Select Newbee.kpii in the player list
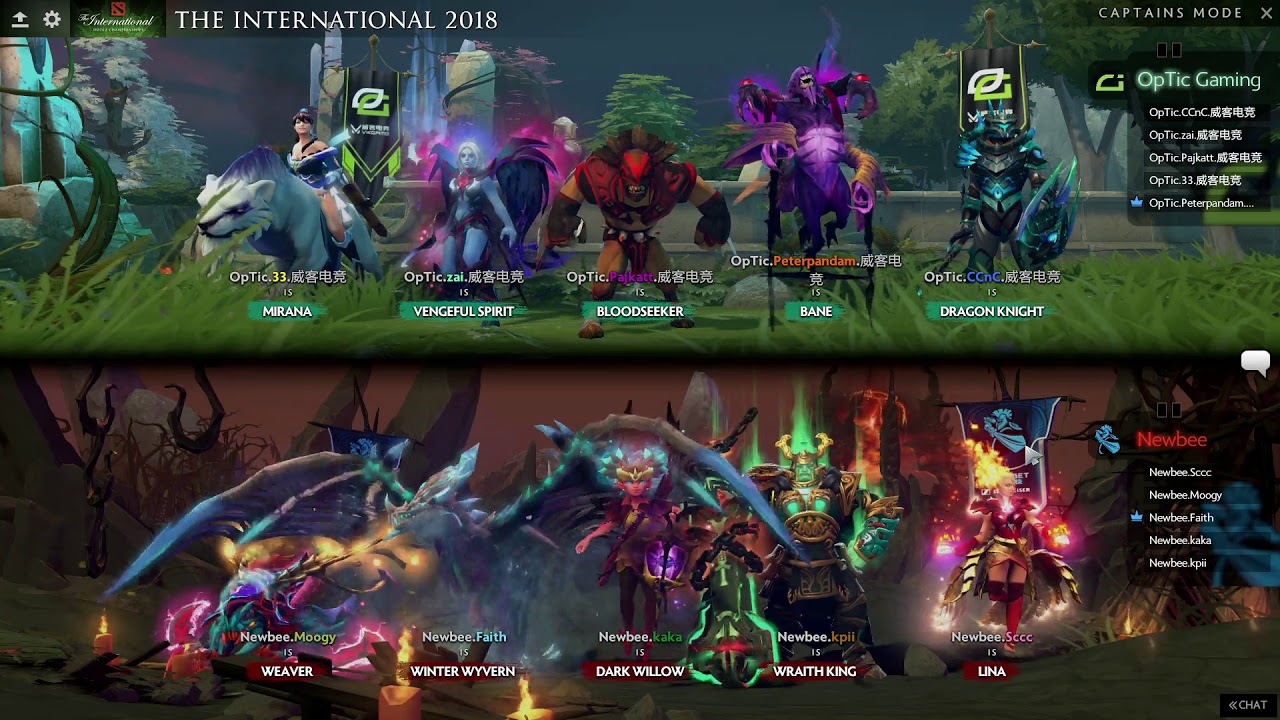 1177,563
